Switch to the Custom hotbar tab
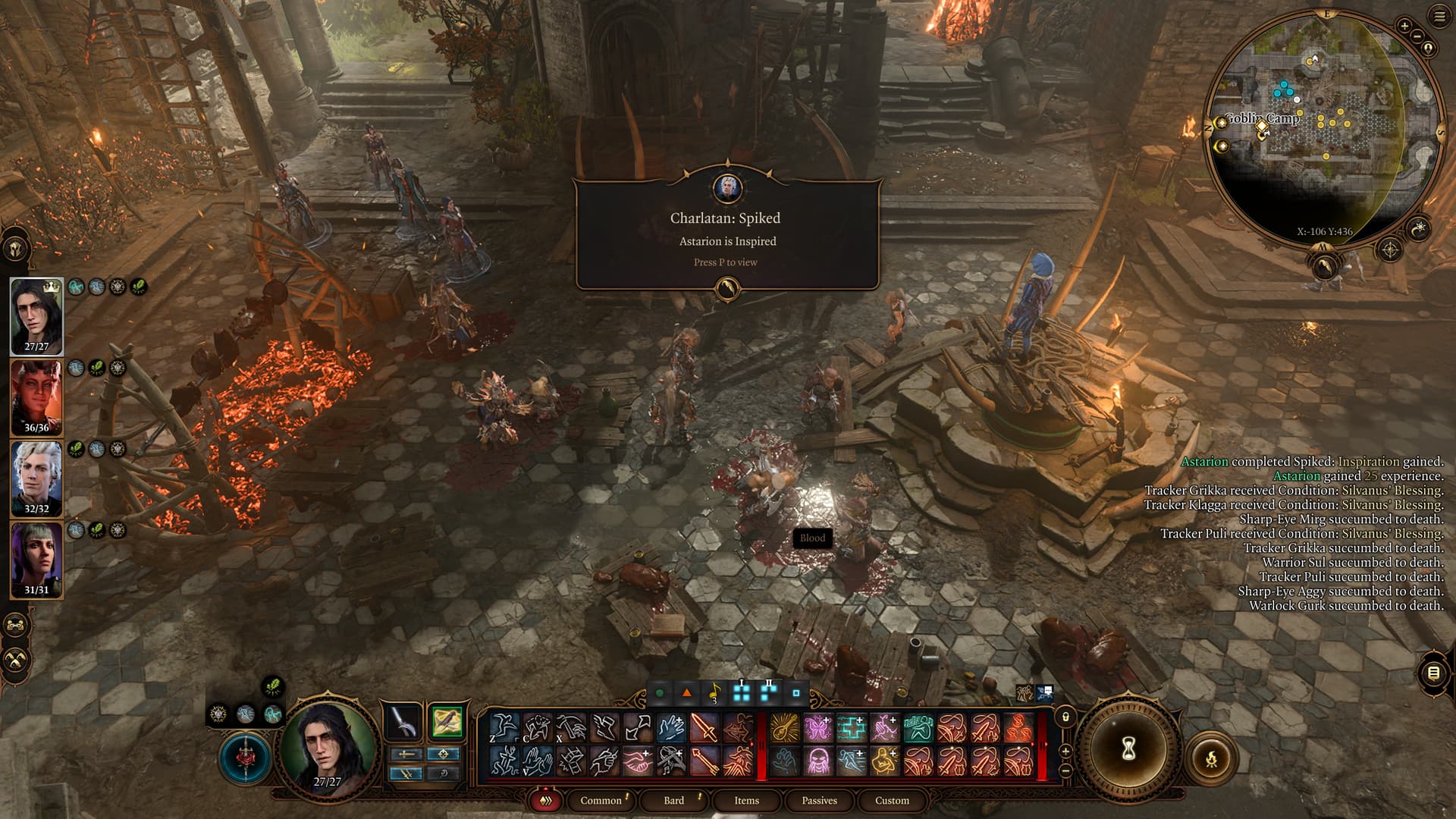1456x819 pixels. pos(892,801)
